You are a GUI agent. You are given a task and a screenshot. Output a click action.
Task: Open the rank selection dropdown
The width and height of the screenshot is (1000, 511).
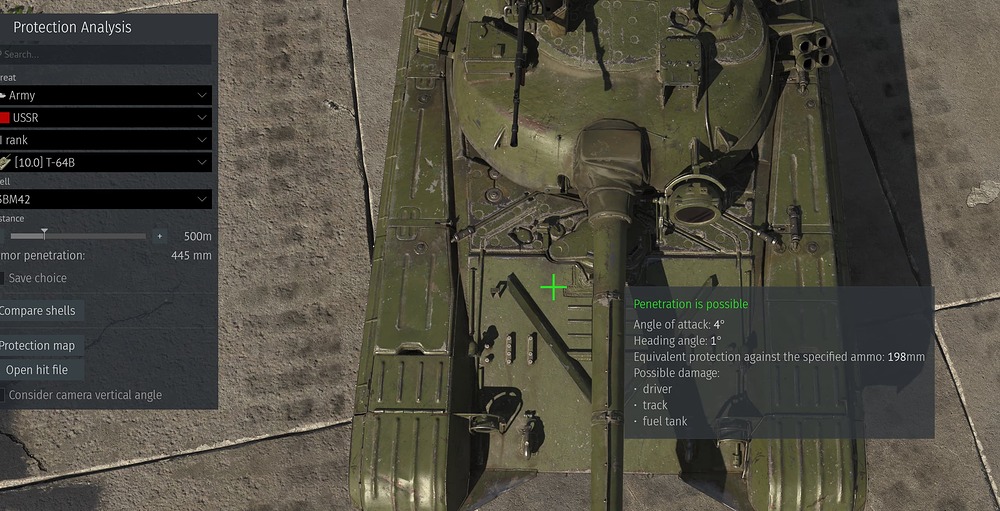[x=105, y=140]
